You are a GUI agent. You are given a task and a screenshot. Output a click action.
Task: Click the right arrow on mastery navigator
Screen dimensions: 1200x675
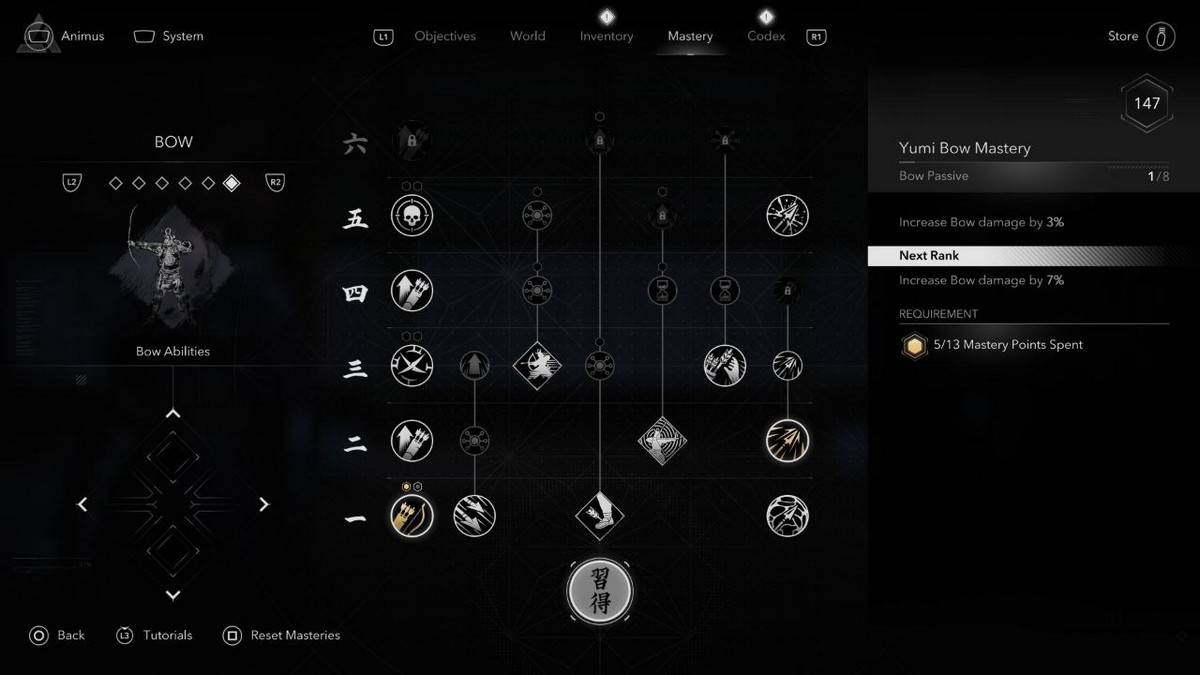click(264, 505)
